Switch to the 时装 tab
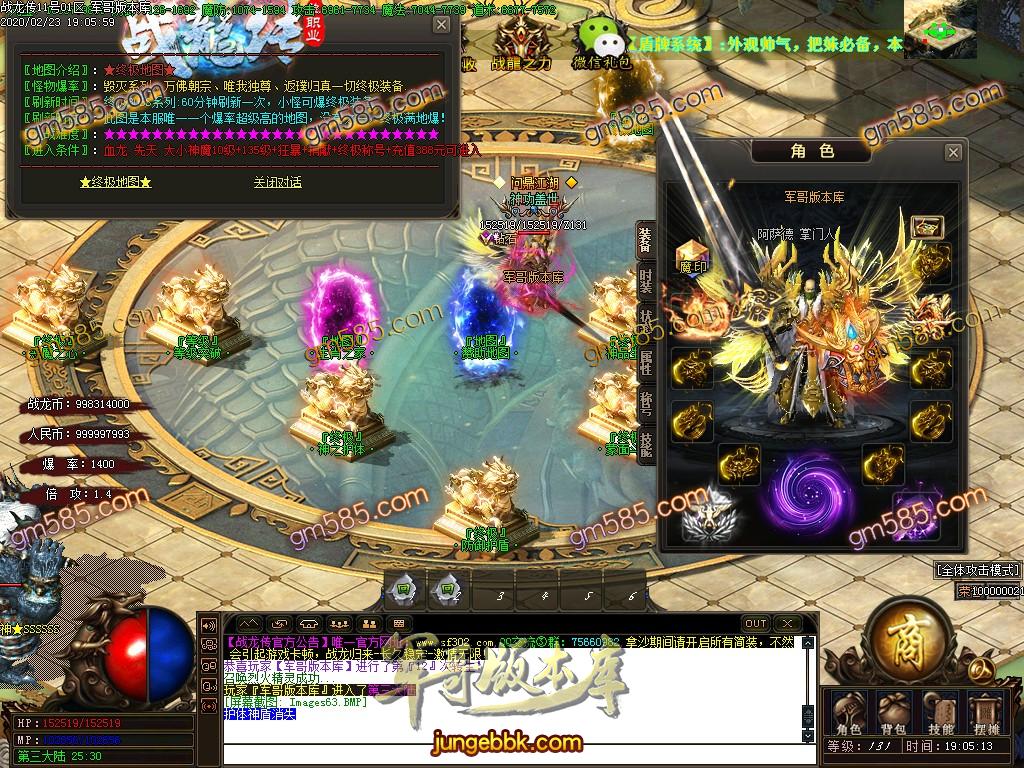1024x768 pixels. 646,281
